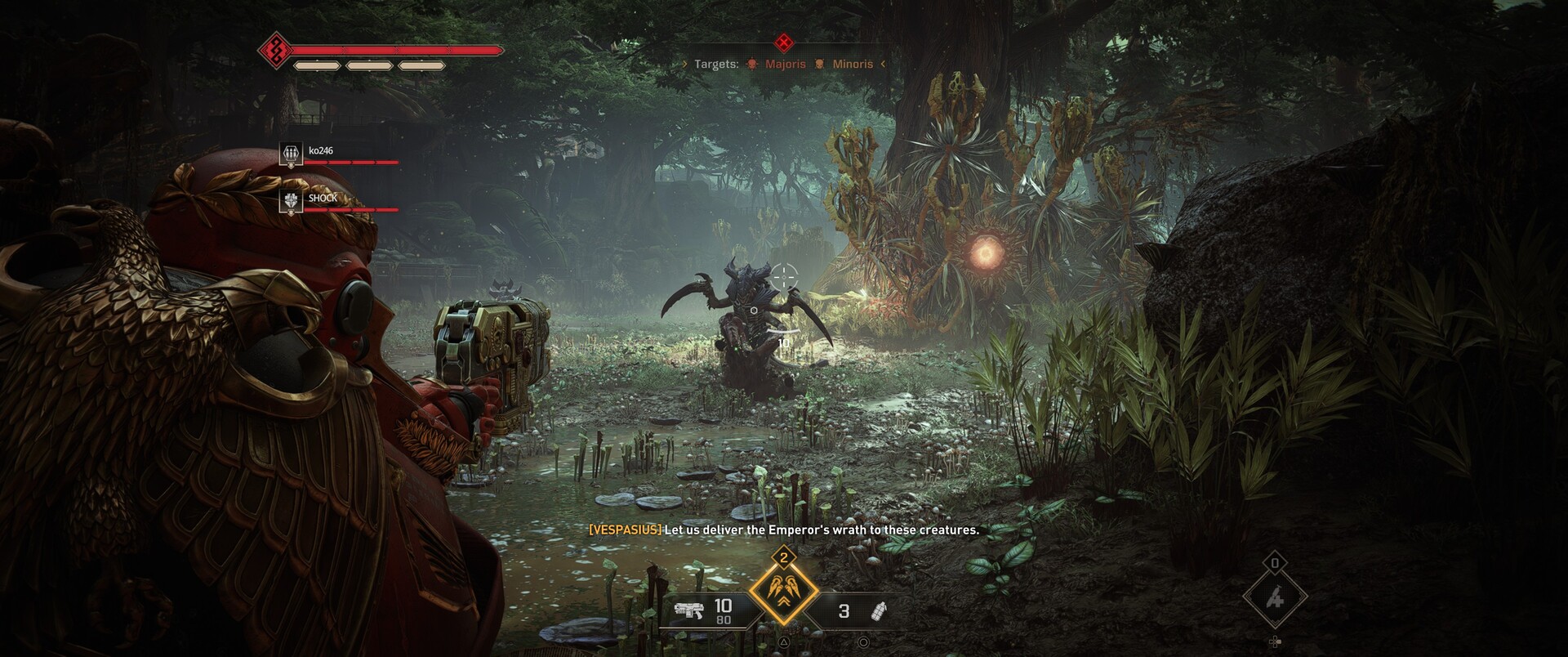The height and width of the screenshot is (657, 1568).
Task: Use the medicae stimm slot
Action: [x=1274, y=598]
